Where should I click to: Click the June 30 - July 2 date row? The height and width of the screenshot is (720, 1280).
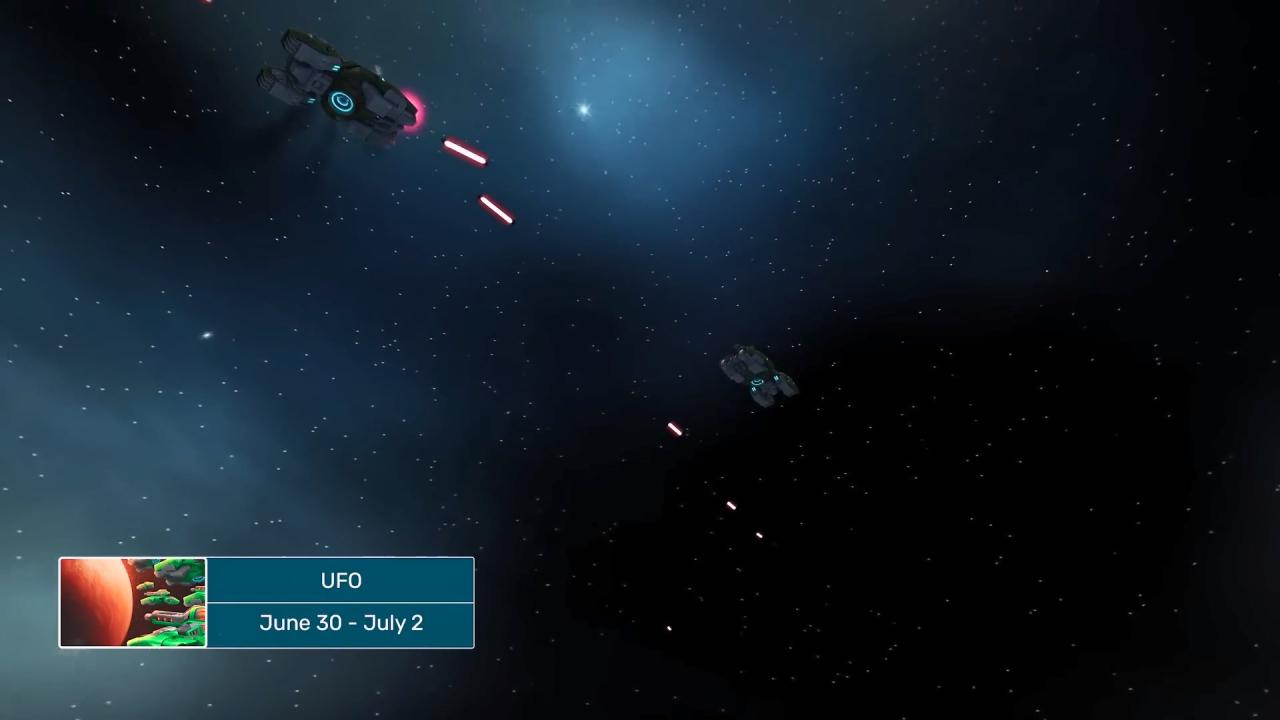(340, 624)
